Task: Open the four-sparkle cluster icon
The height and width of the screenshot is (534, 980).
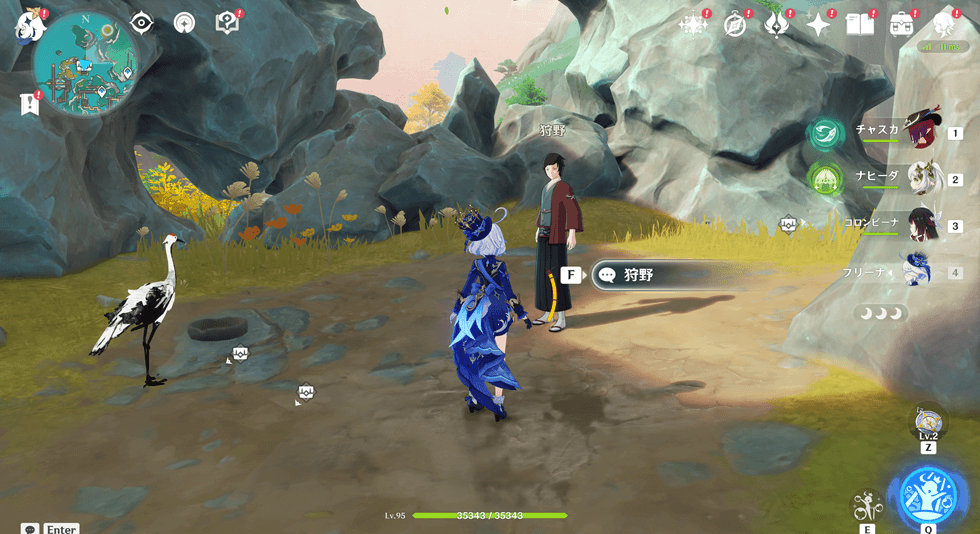Action: coord(693,25)
